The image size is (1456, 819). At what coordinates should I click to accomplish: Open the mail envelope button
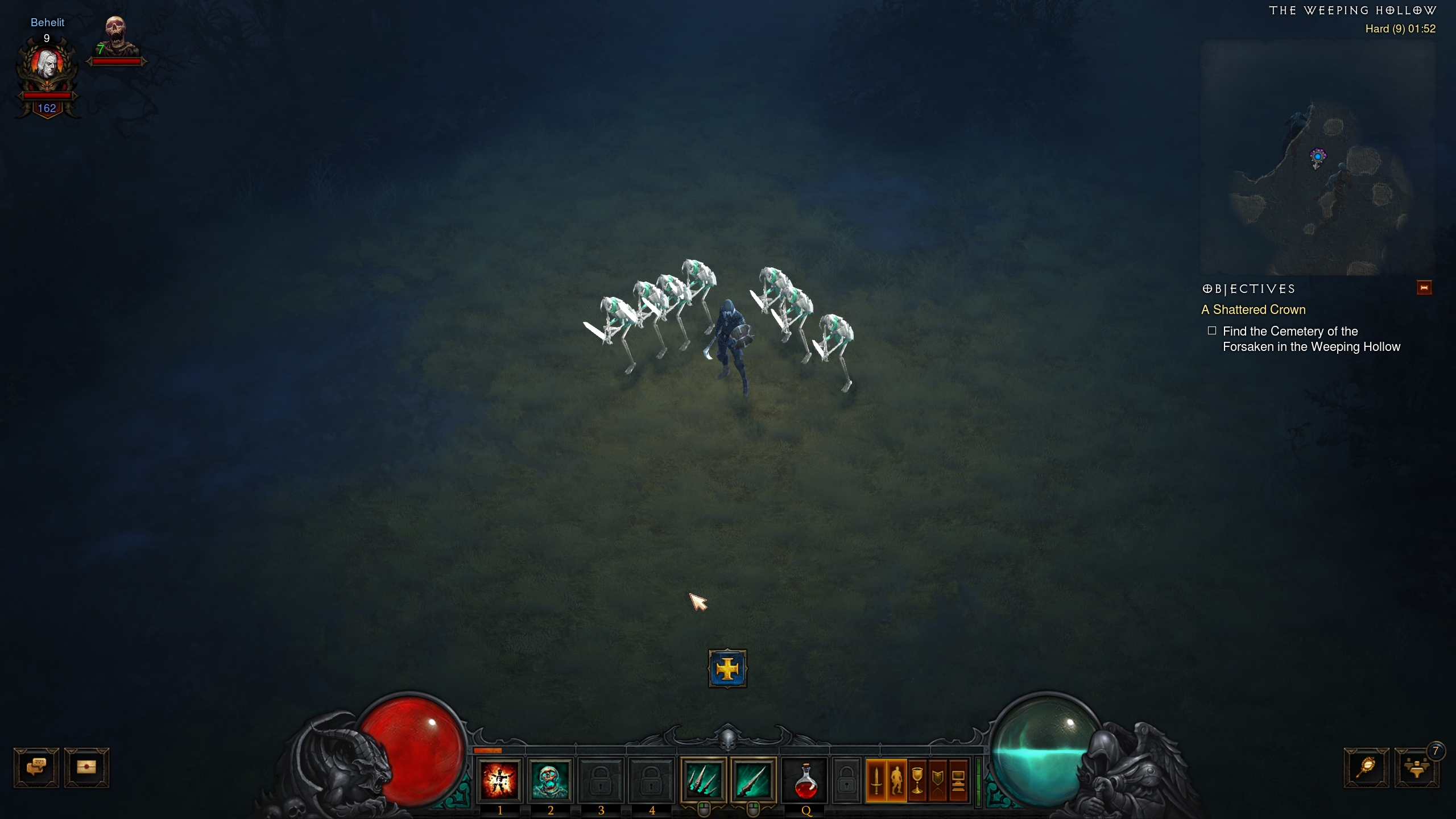pos(86,767)
